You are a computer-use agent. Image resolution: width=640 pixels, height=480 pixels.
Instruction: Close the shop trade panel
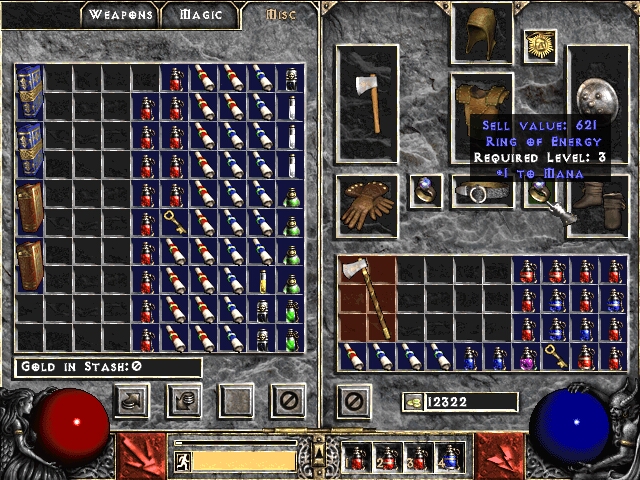288,402
